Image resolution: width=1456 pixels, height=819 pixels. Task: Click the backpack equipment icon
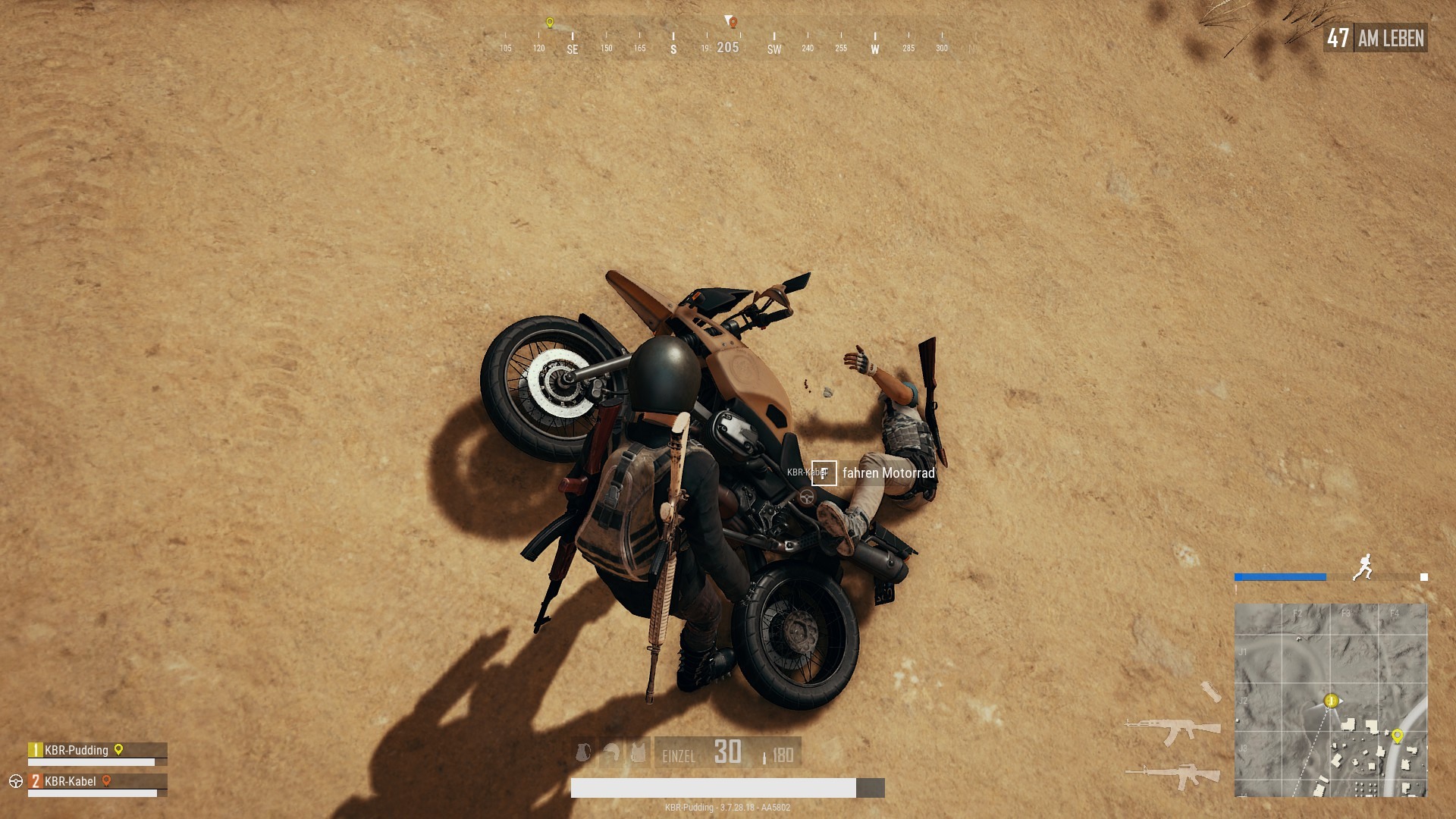click(583, 752)
